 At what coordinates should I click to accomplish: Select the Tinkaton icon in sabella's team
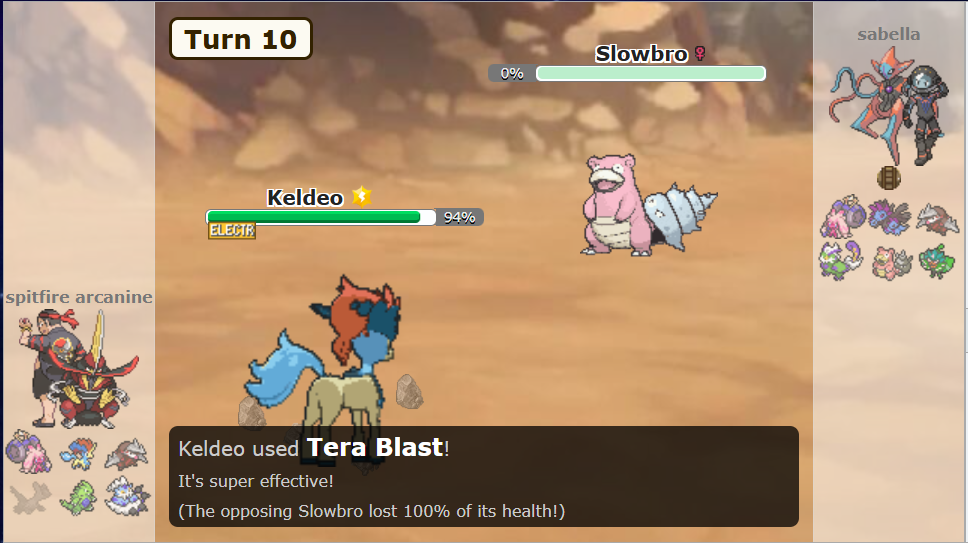tap(841, 217)
